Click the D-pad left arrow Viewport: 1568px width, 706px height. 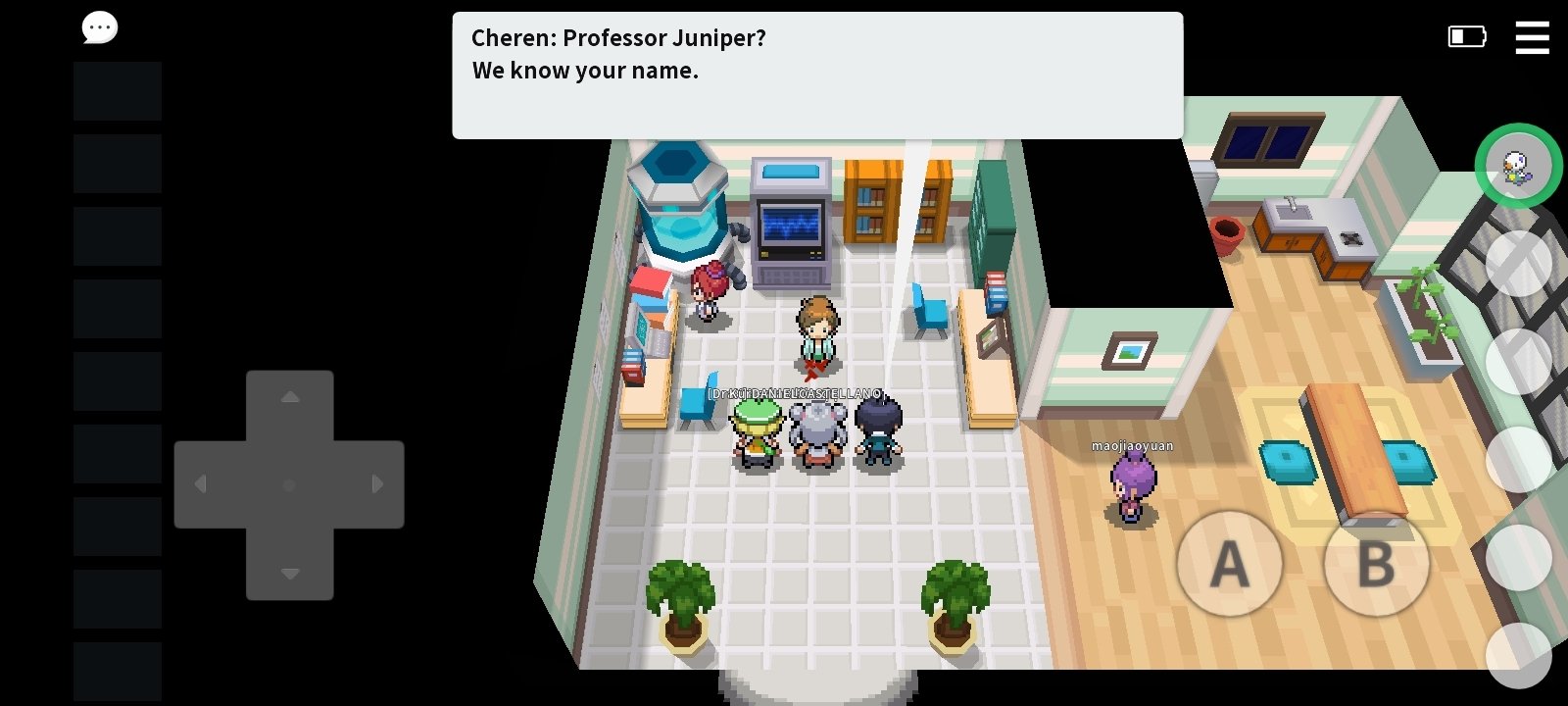202,484
